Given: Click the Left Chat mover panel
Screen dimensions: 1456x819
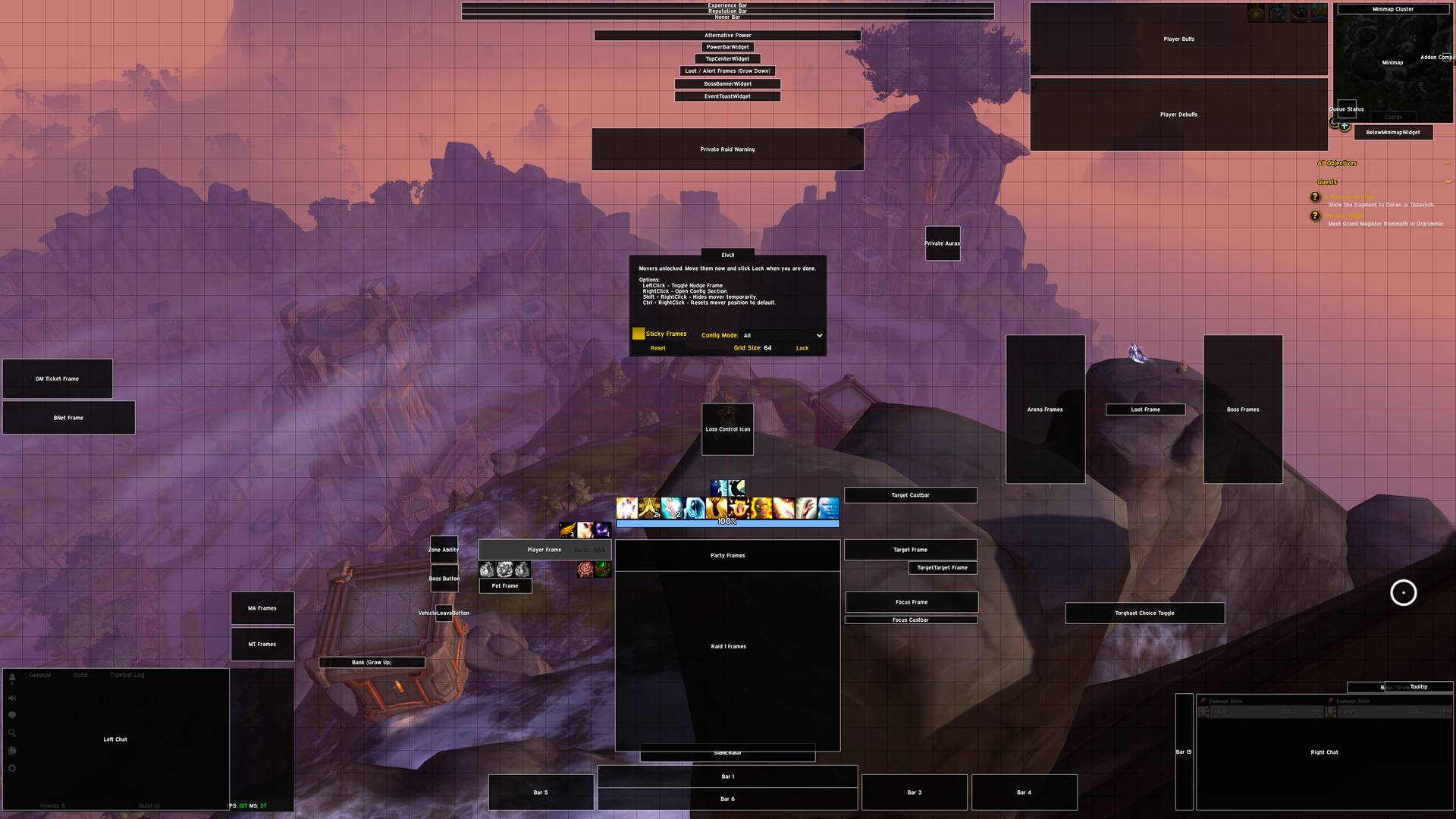Looking at the screenshot, I should click(x=115, y=739).
